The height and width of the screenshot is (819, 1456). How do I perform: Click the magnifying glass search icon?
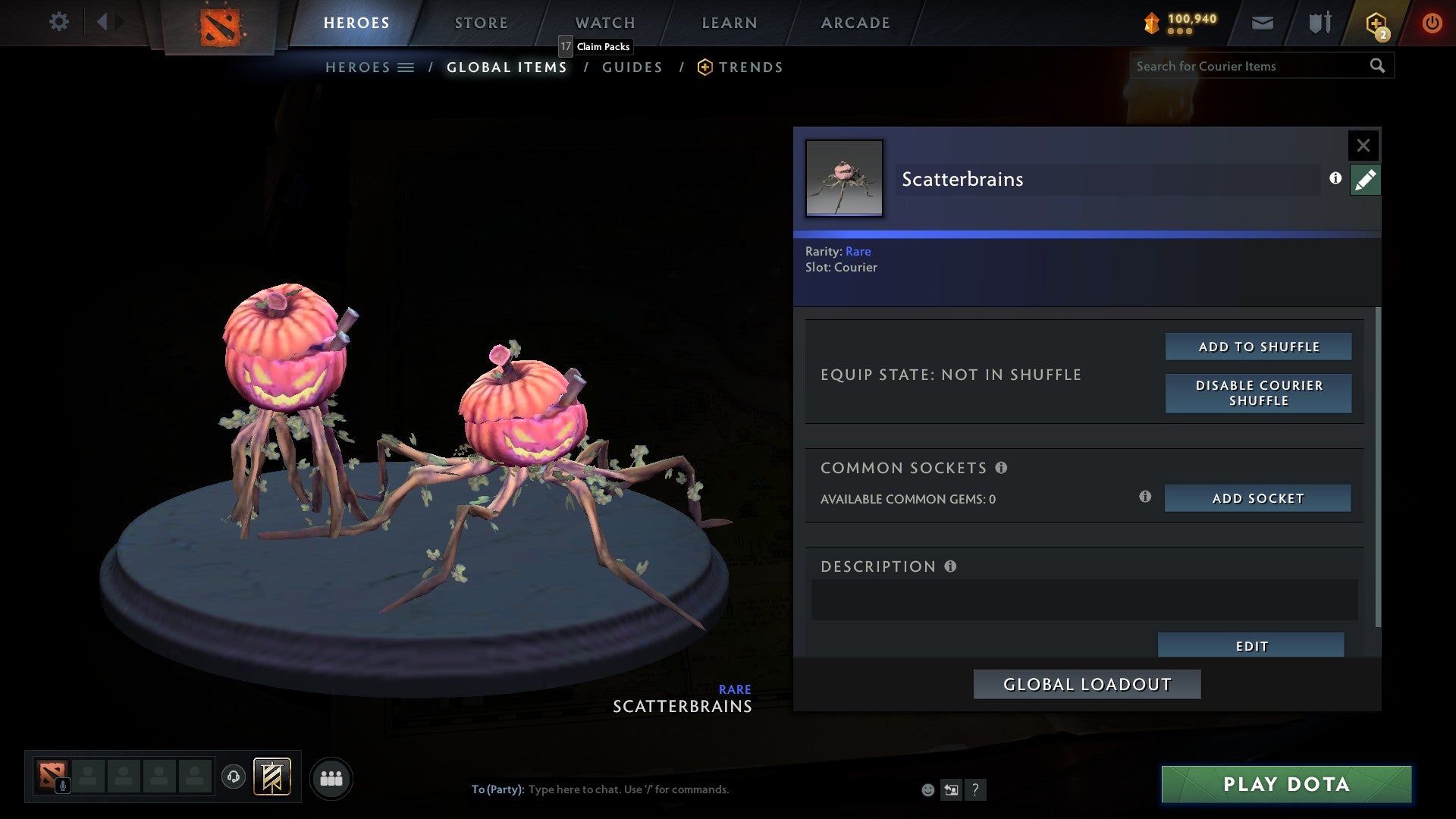[x=1377, y=66]
